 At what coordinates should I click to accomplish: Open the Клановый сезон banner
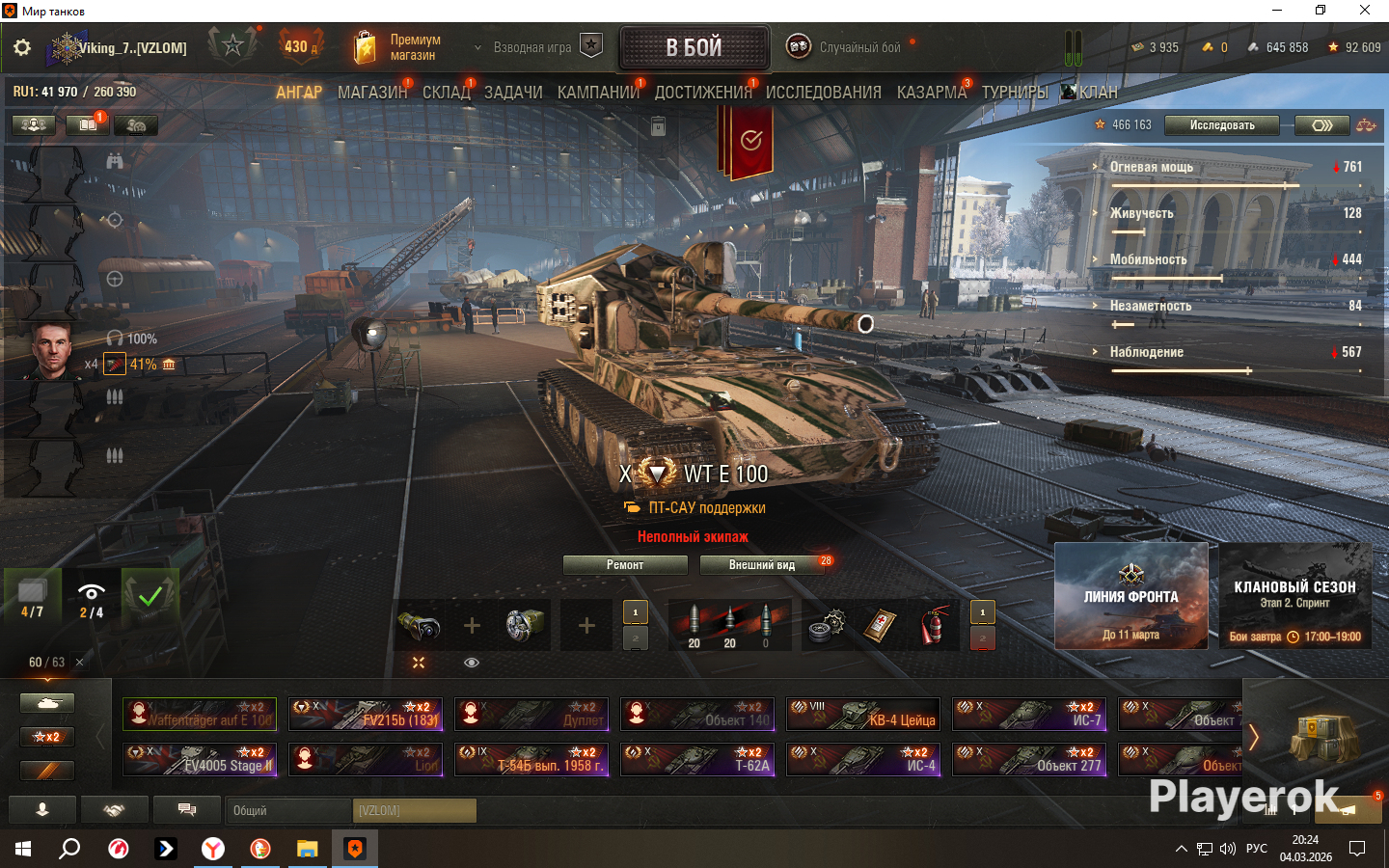1294,595
